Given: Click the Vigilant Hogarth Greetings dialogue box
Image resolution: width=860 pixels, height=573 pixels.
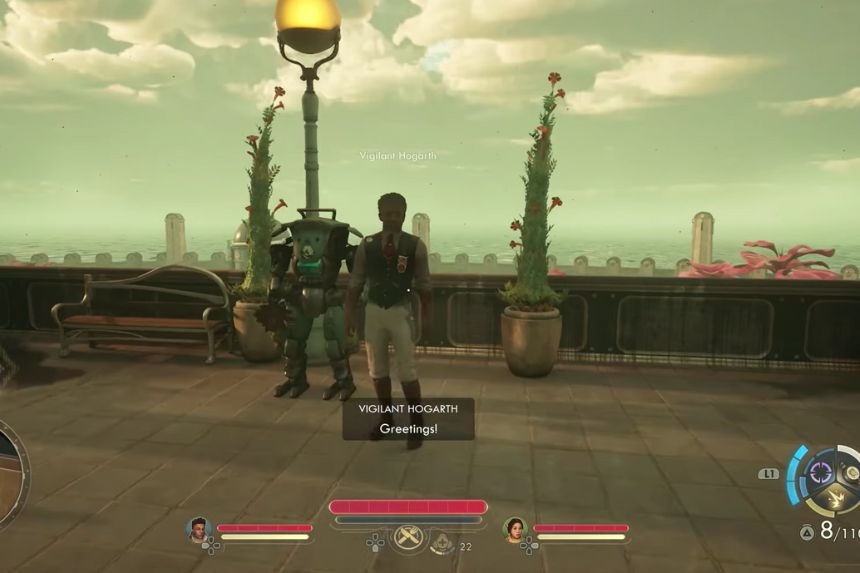Looking at the screenshot, I should [408, 419].
